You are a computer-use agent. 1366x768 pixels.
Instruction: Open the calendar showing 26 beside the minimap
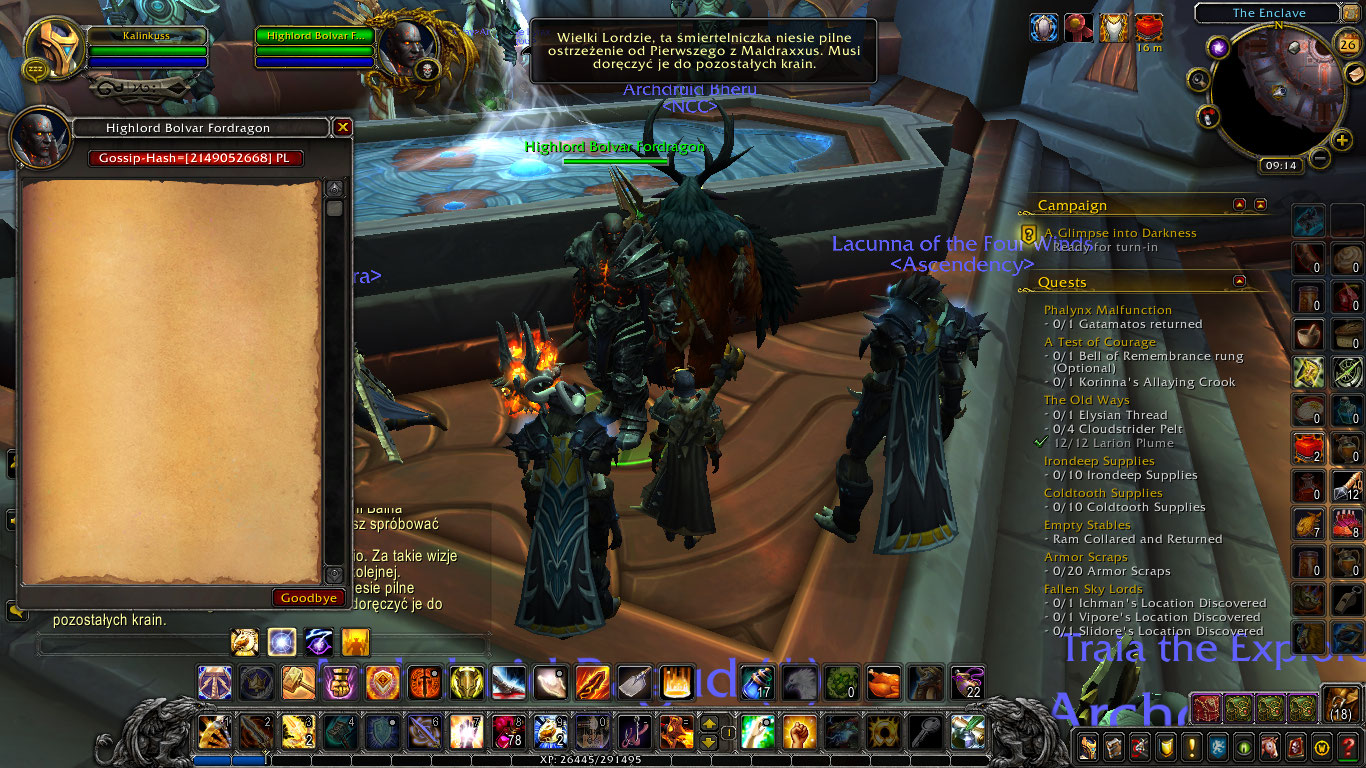(x=1347, y=43)
